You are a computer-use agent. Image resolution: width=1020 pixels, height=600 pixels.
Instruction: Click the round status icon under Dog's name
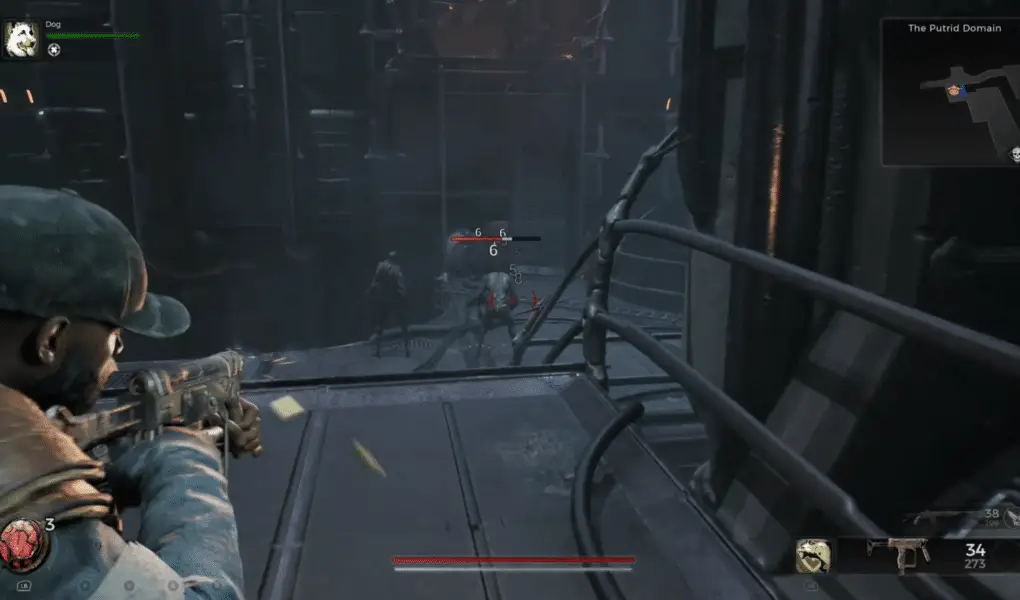click(53, 50)
